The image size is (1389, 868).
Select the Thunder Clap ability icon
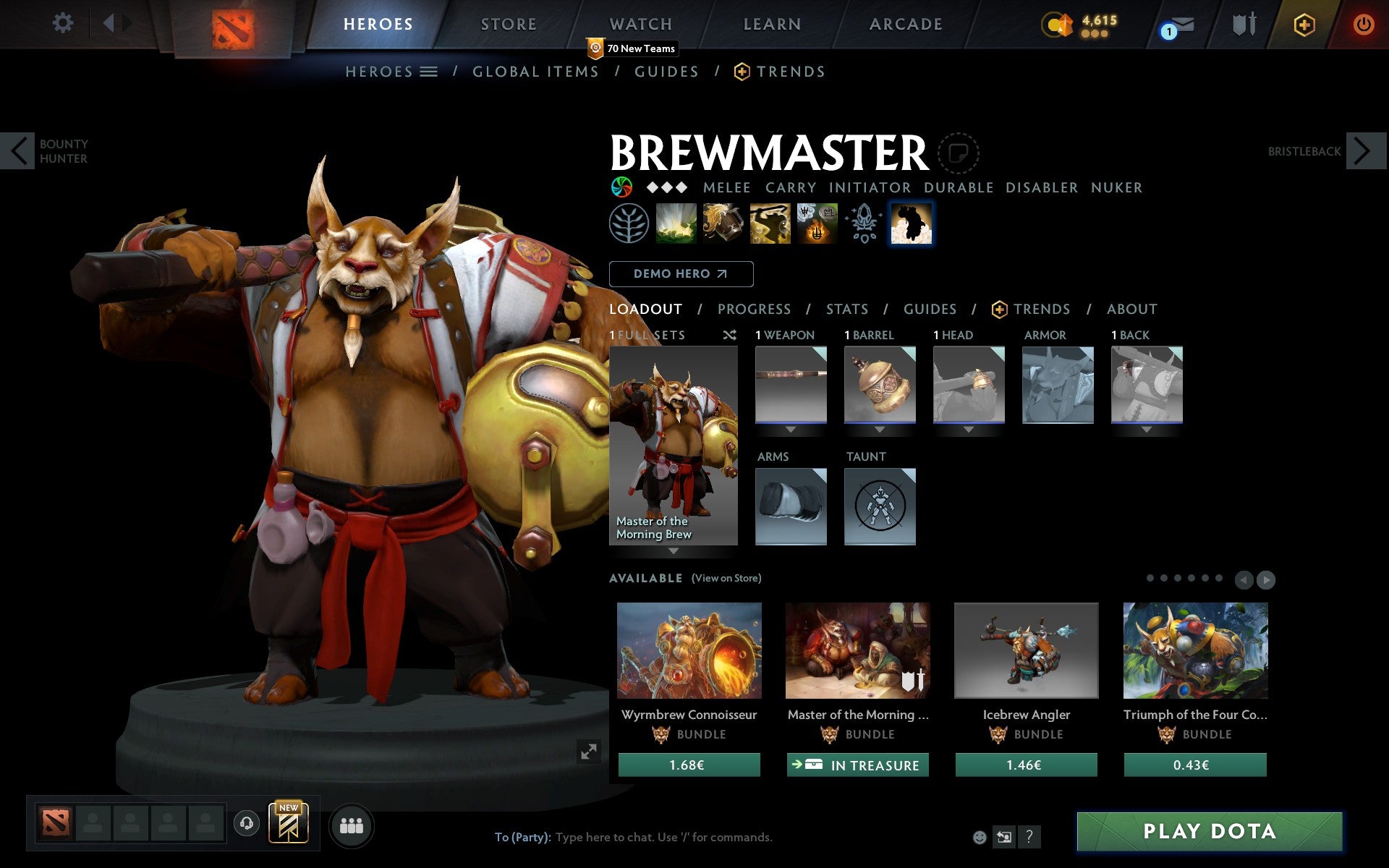pos(676,223)
